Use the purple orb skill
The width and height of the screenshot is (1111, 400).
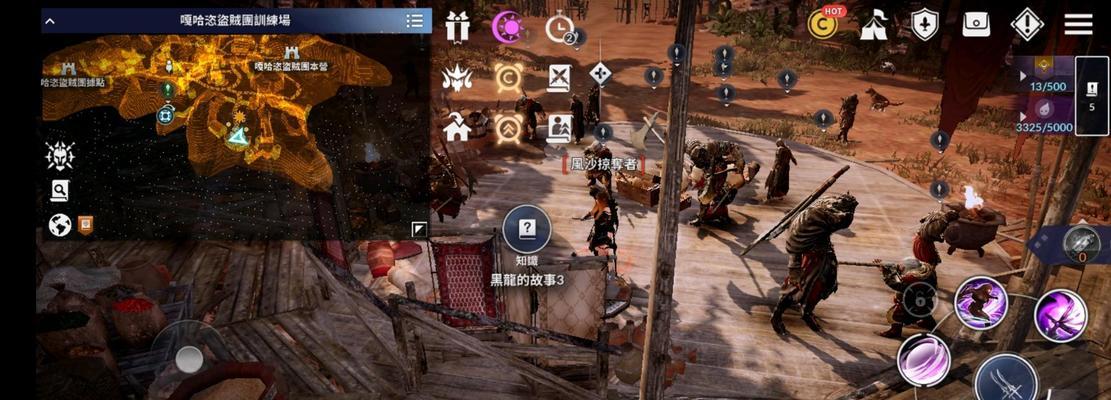coord(923,359)
